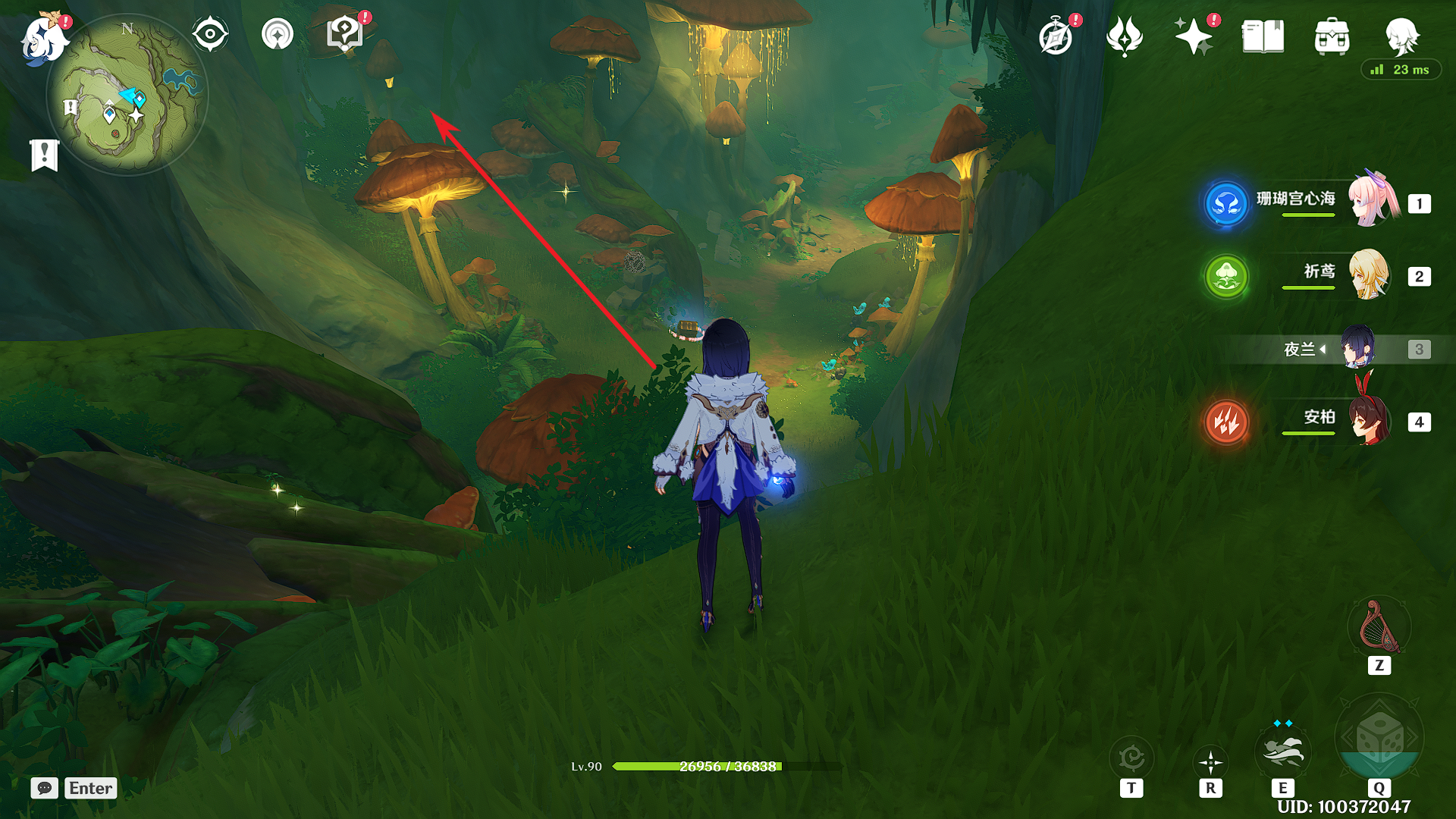Screen dimensions: 1456x819
Task: Activate the elemental burst dice icon
Action: pyautogui.click(x=1379, y=738)
